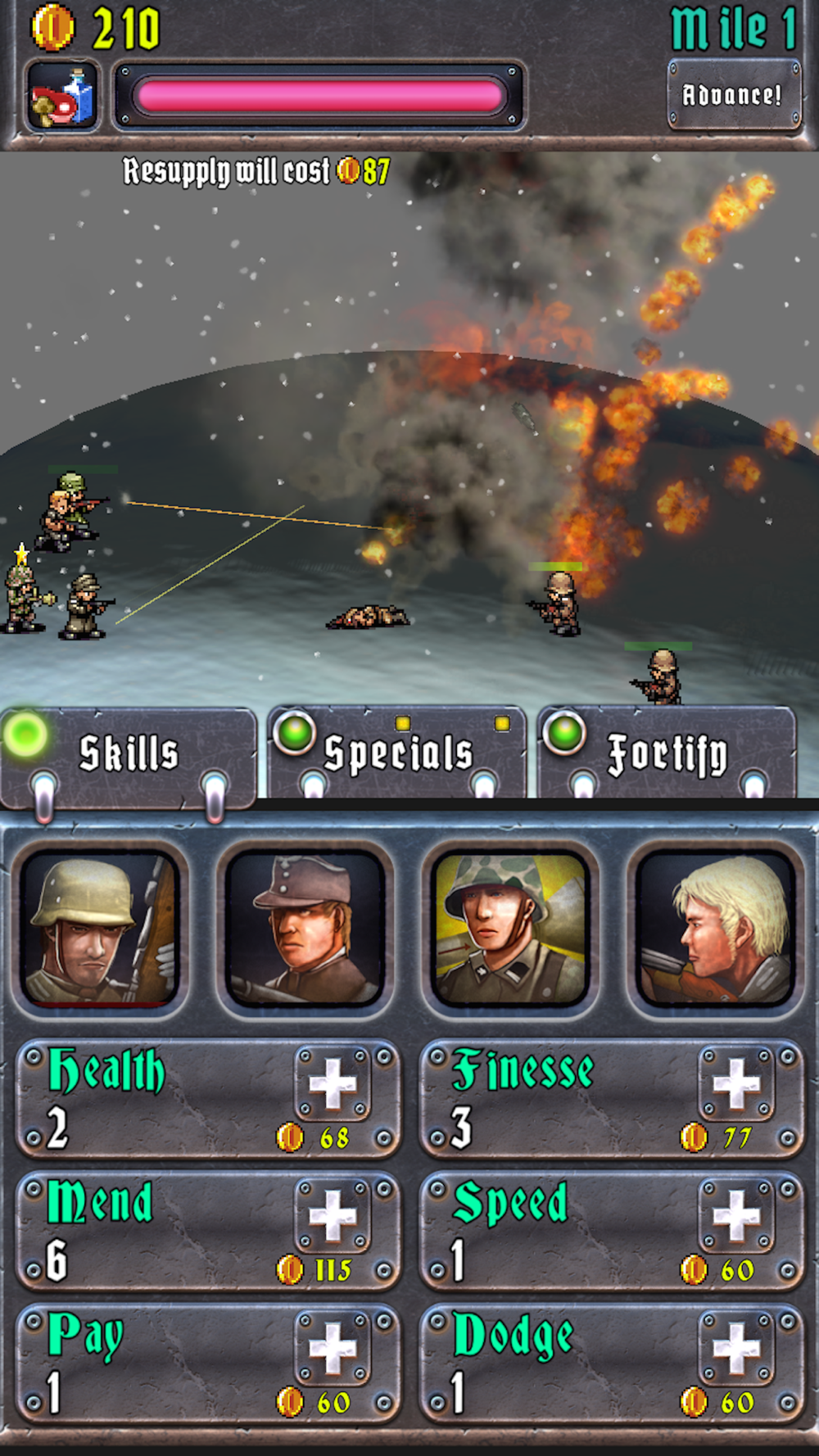
Task: Upgrade Health with the plus button
Action: 333,1084
